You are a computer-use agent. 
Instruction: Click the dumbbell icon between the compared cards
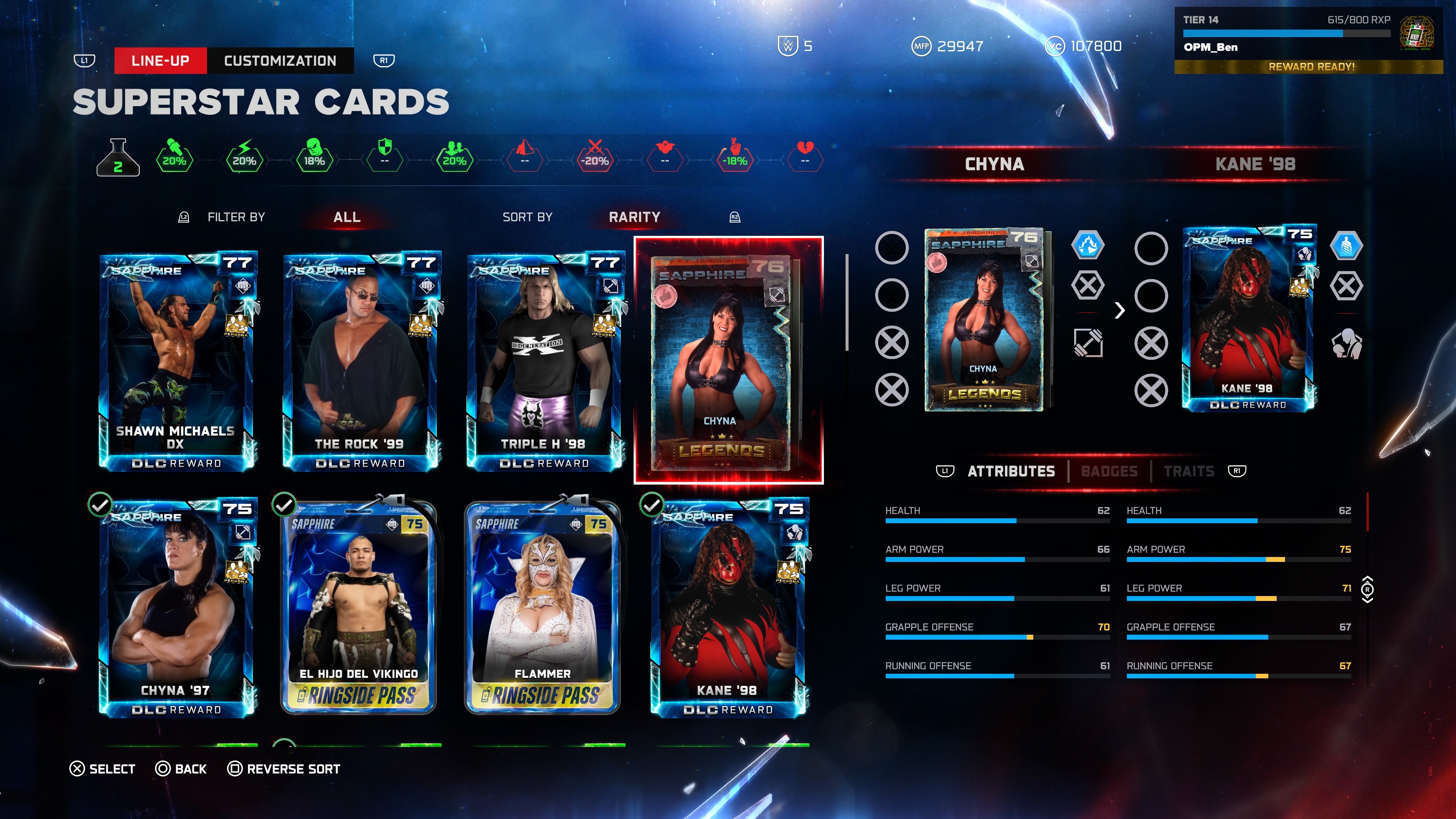[x=1088, y=342]
